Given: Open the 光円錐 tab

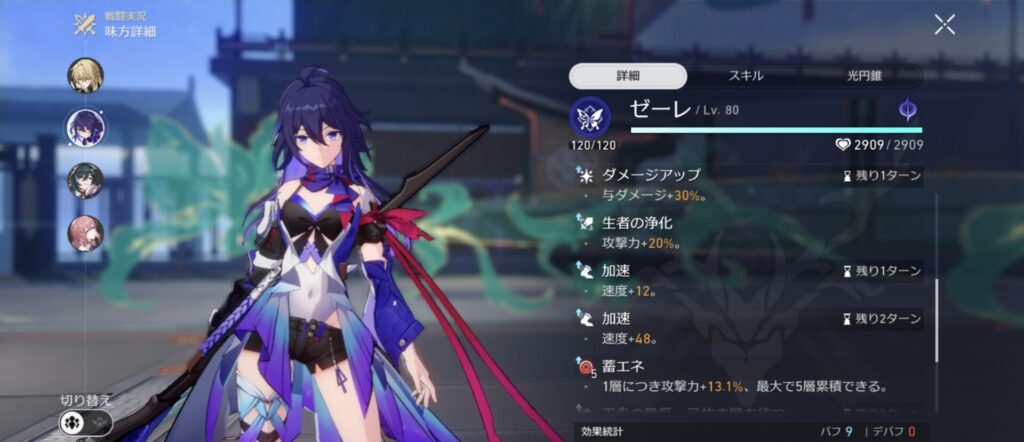Looking at the screenshot, I should [863, 76].
